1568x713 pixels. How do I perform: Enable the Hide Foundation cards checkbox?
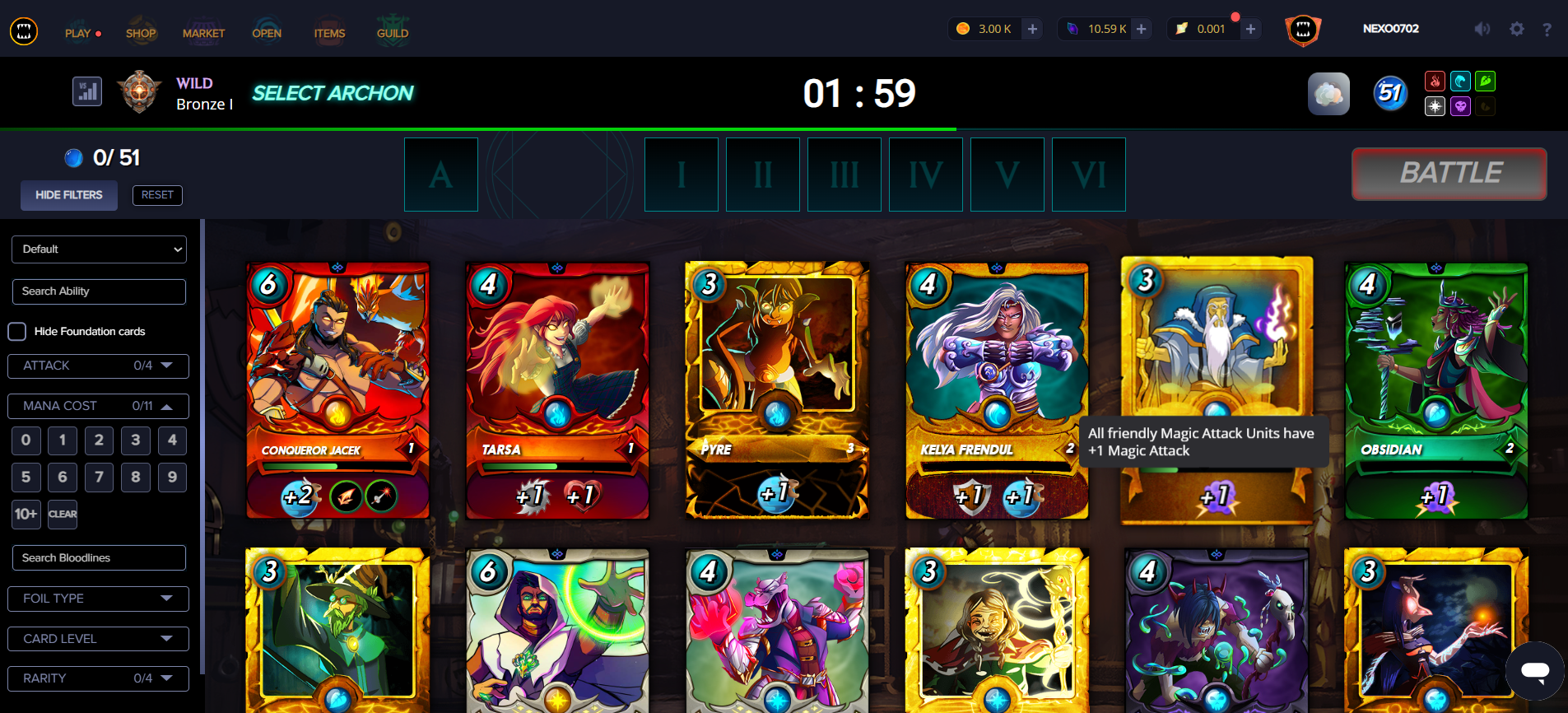(16, 331)
